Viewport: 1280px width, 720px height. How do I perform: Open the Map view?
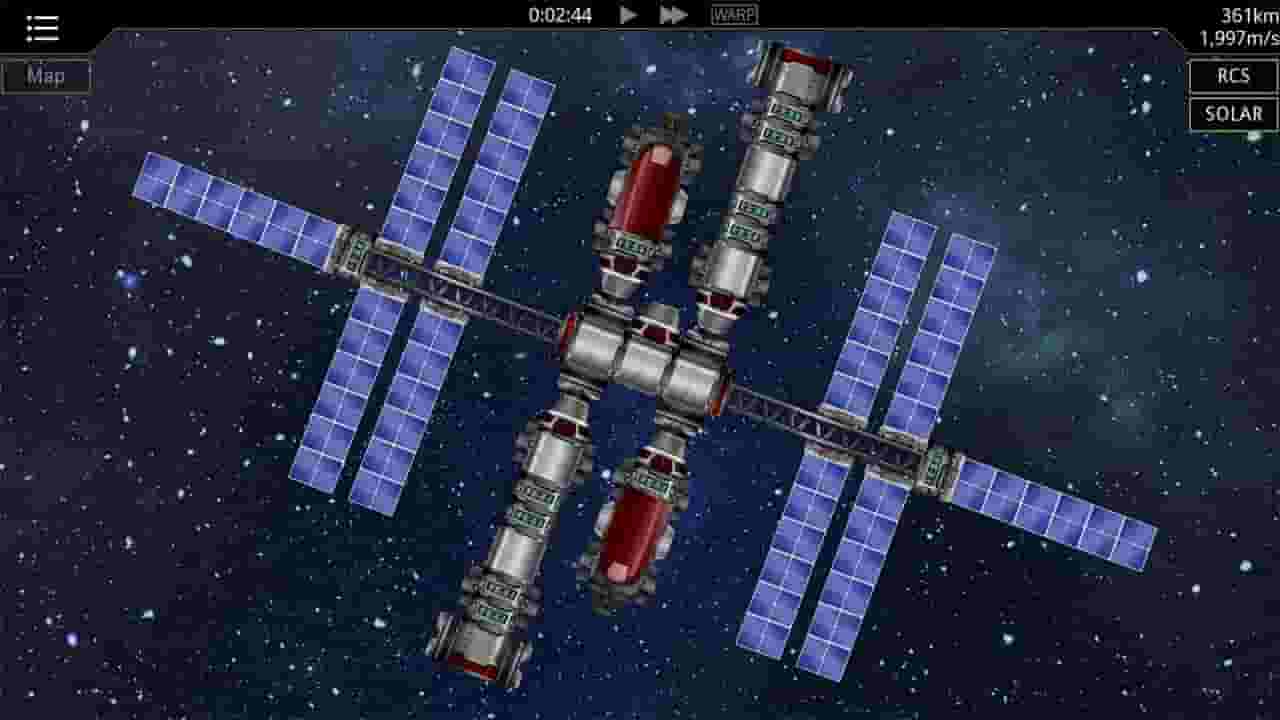pyautogui.click(x=45, y=75)
